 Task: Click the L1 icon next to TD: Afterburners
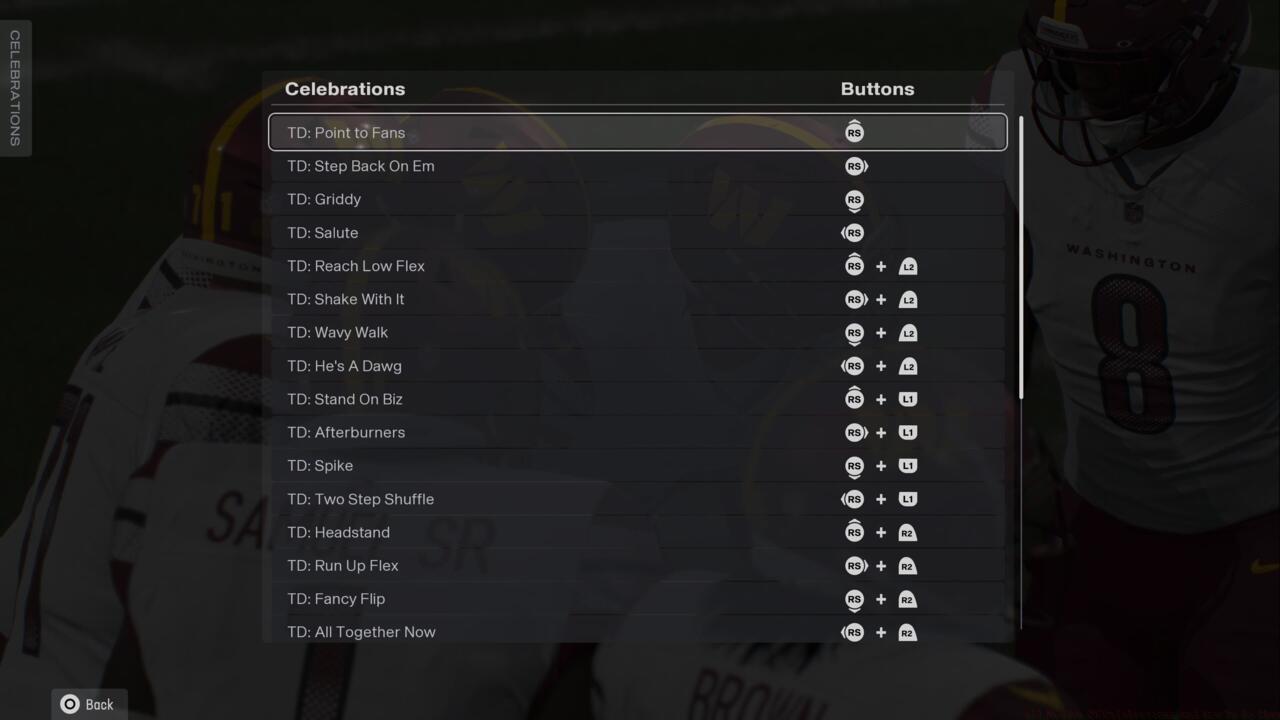click(x=908, y=432)
